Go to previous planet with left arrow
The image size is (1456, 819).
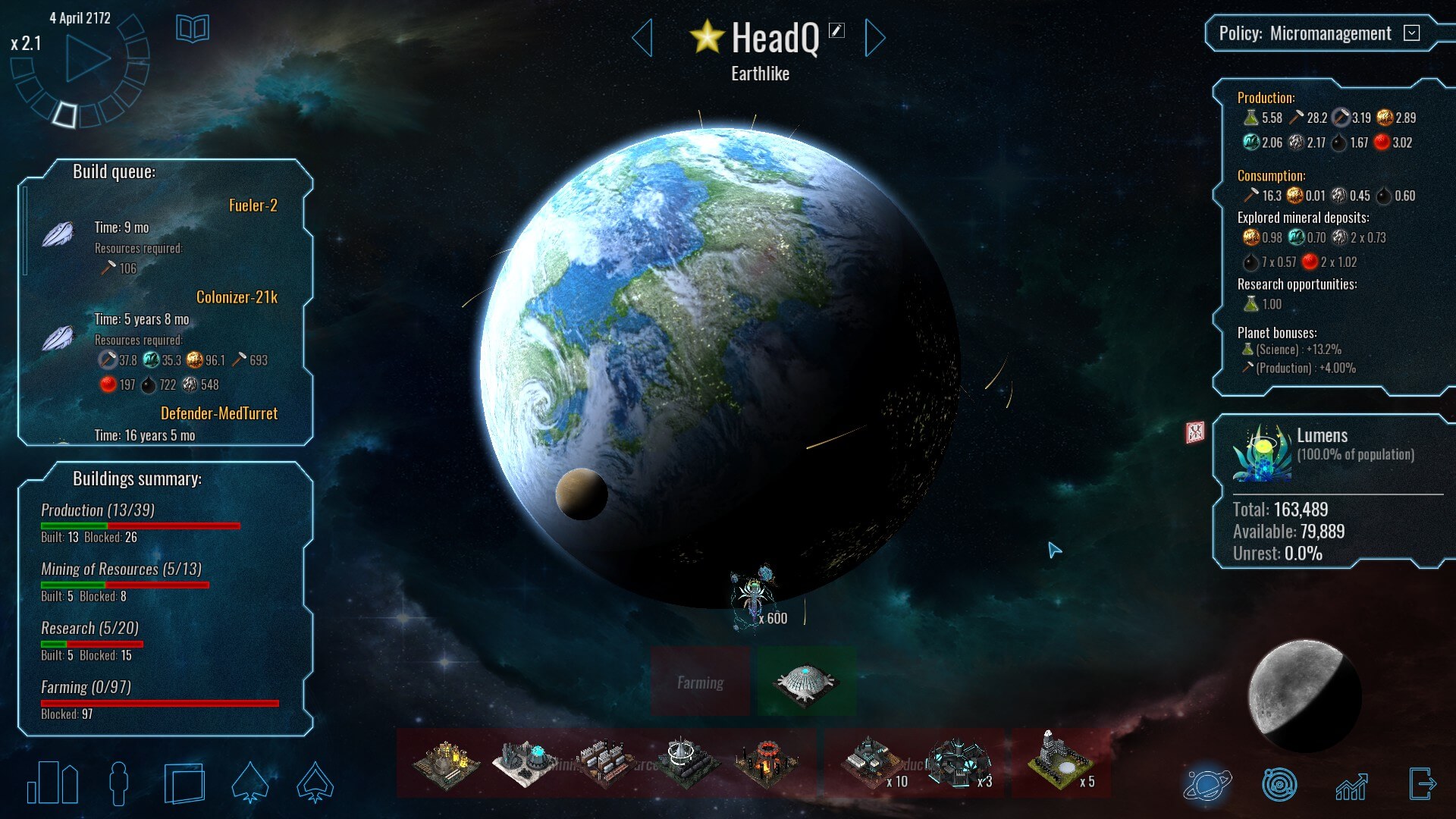(642, 38)
